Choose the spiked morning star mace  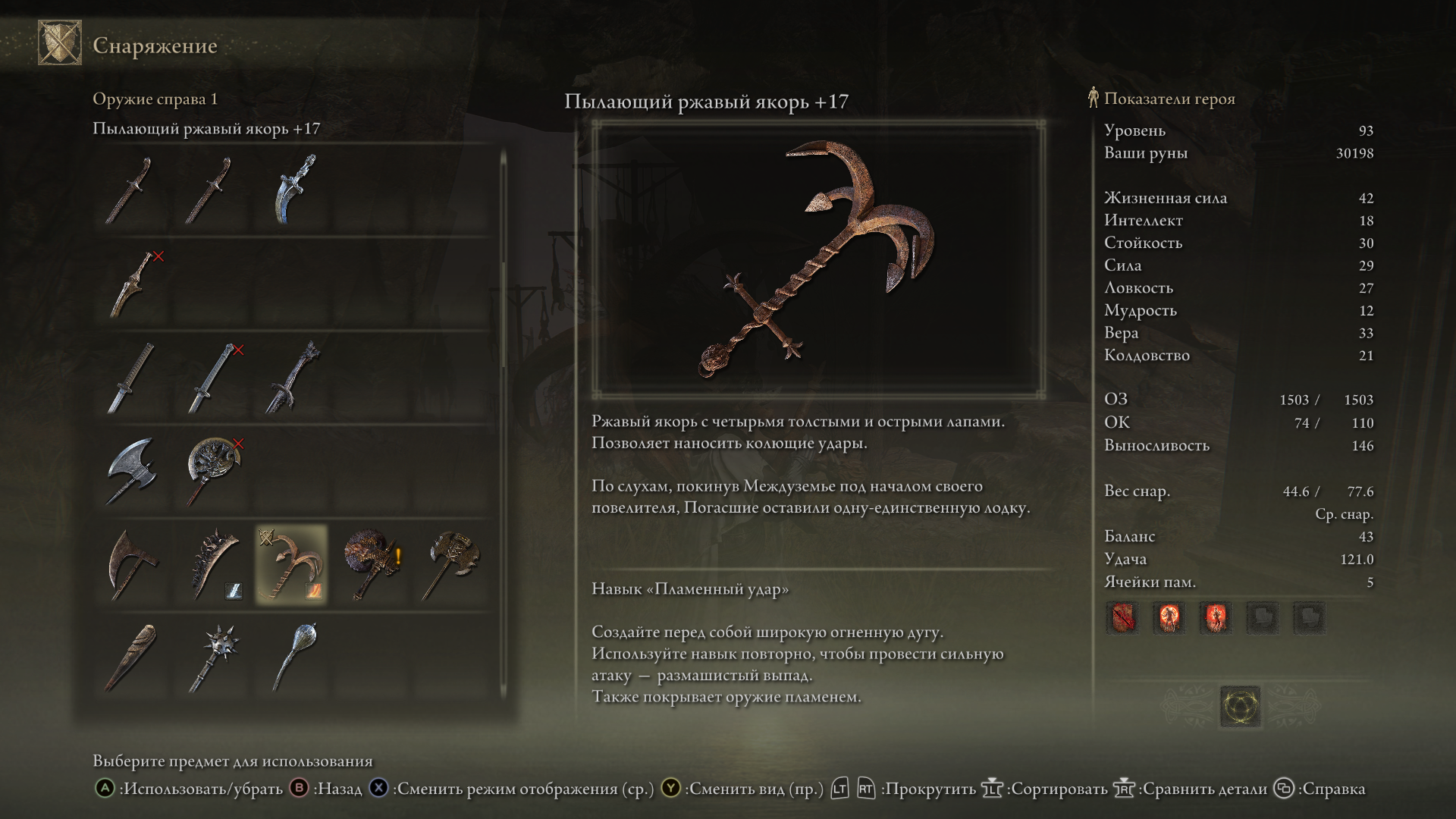[213, 658]
